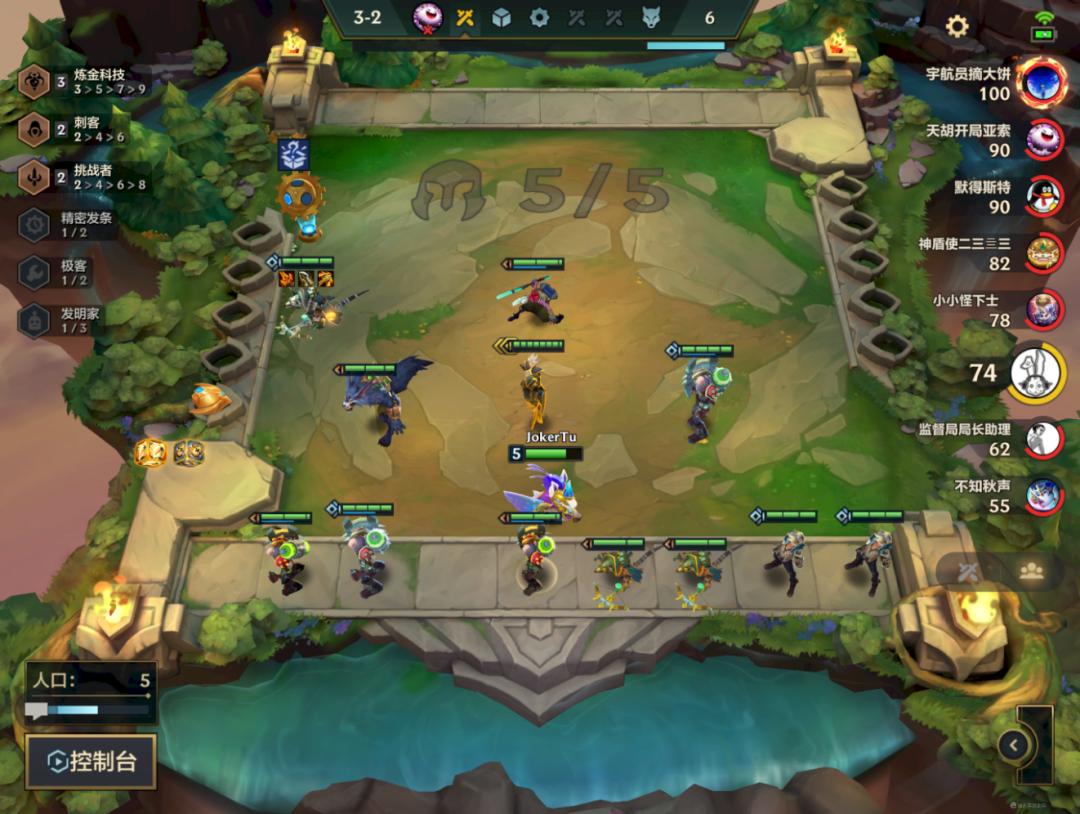Visit 不知秋声's board
Screen dimensions: 1080x814
coord(1044,495)
